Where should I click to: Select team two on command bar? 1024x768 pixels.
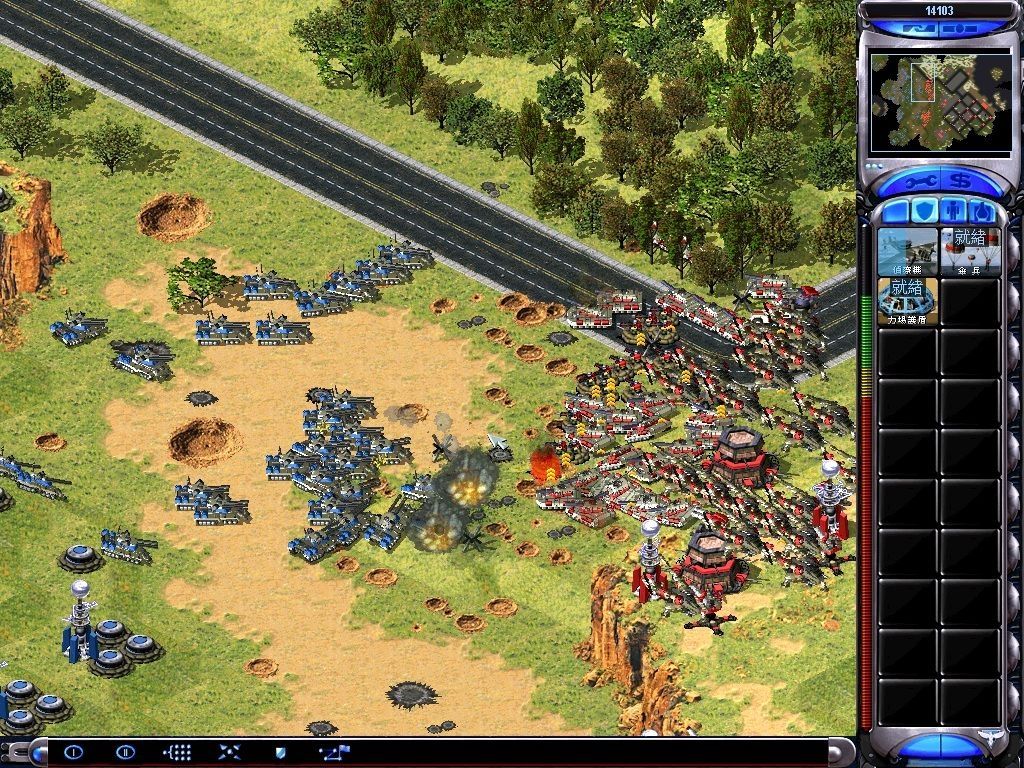tap(125, 752)
